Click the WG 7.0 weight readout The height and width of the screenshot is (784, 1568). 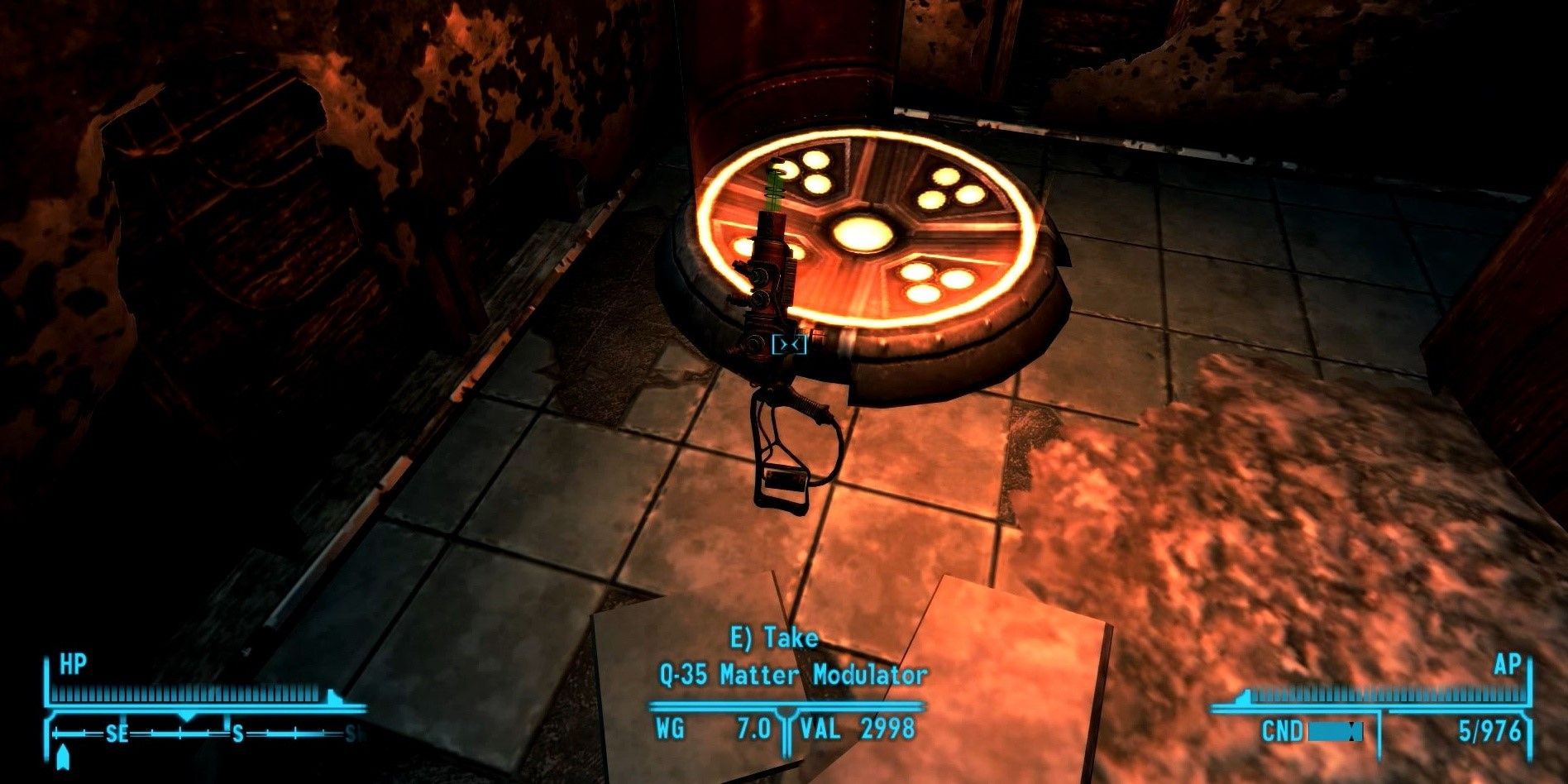pyautogui.click(x=715, y=725)
